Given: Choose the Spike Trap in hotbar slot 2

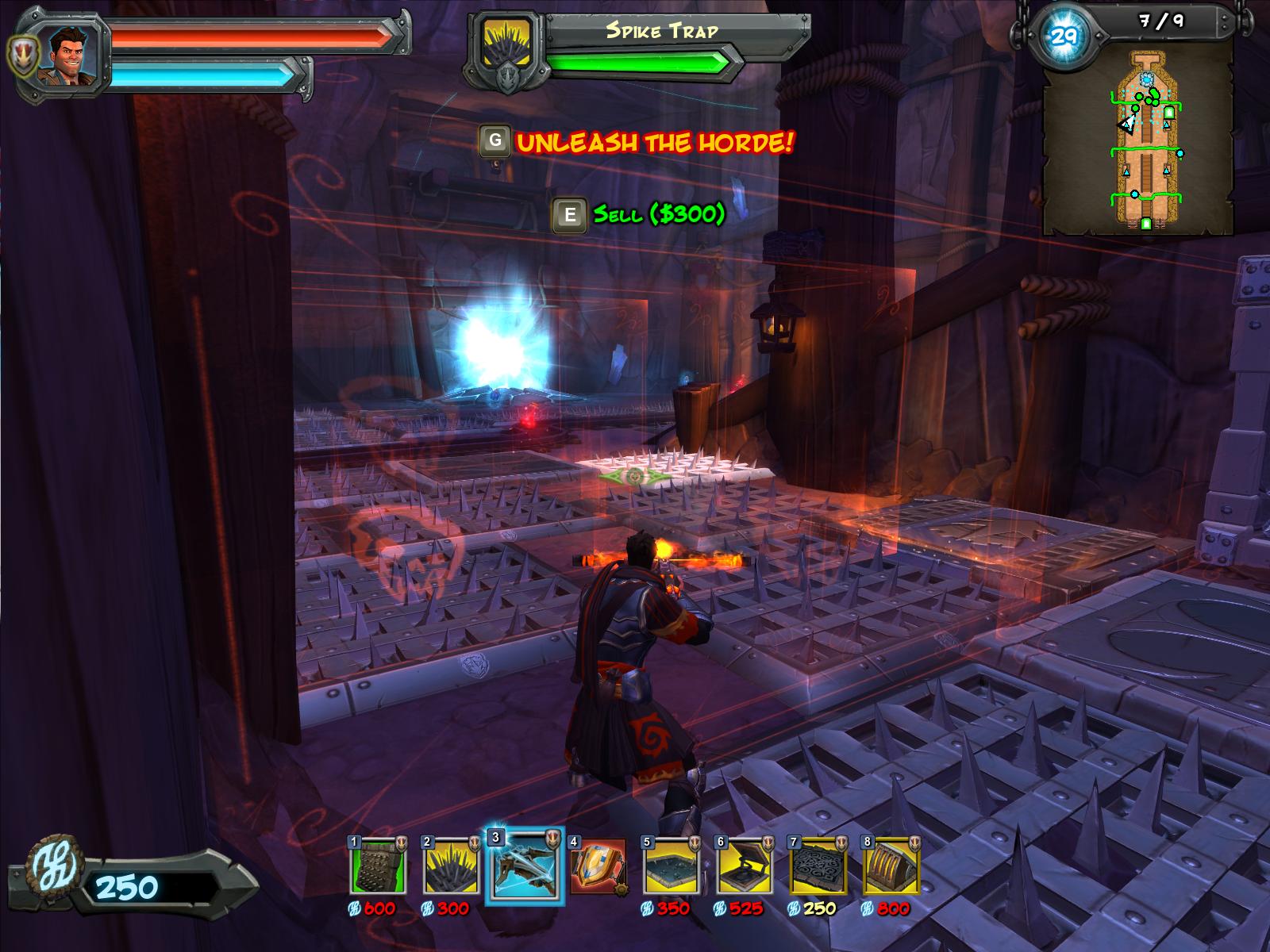Looking at the screenshot, I should [451, 866].
